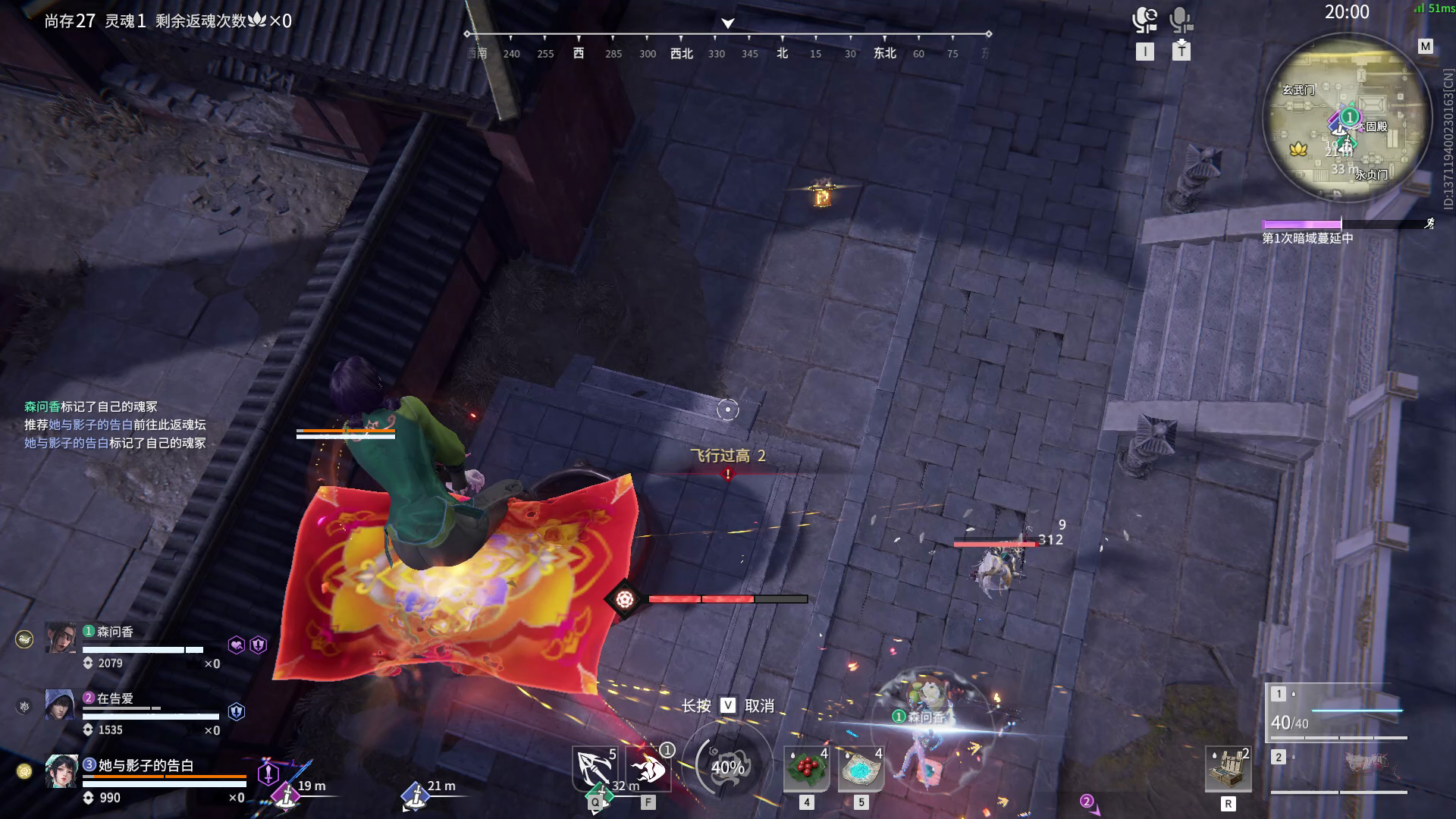This screenshot has width=1456, height=819.
Task: Use the red berries consumable in slot 4
Action: [x=805, y=768]
